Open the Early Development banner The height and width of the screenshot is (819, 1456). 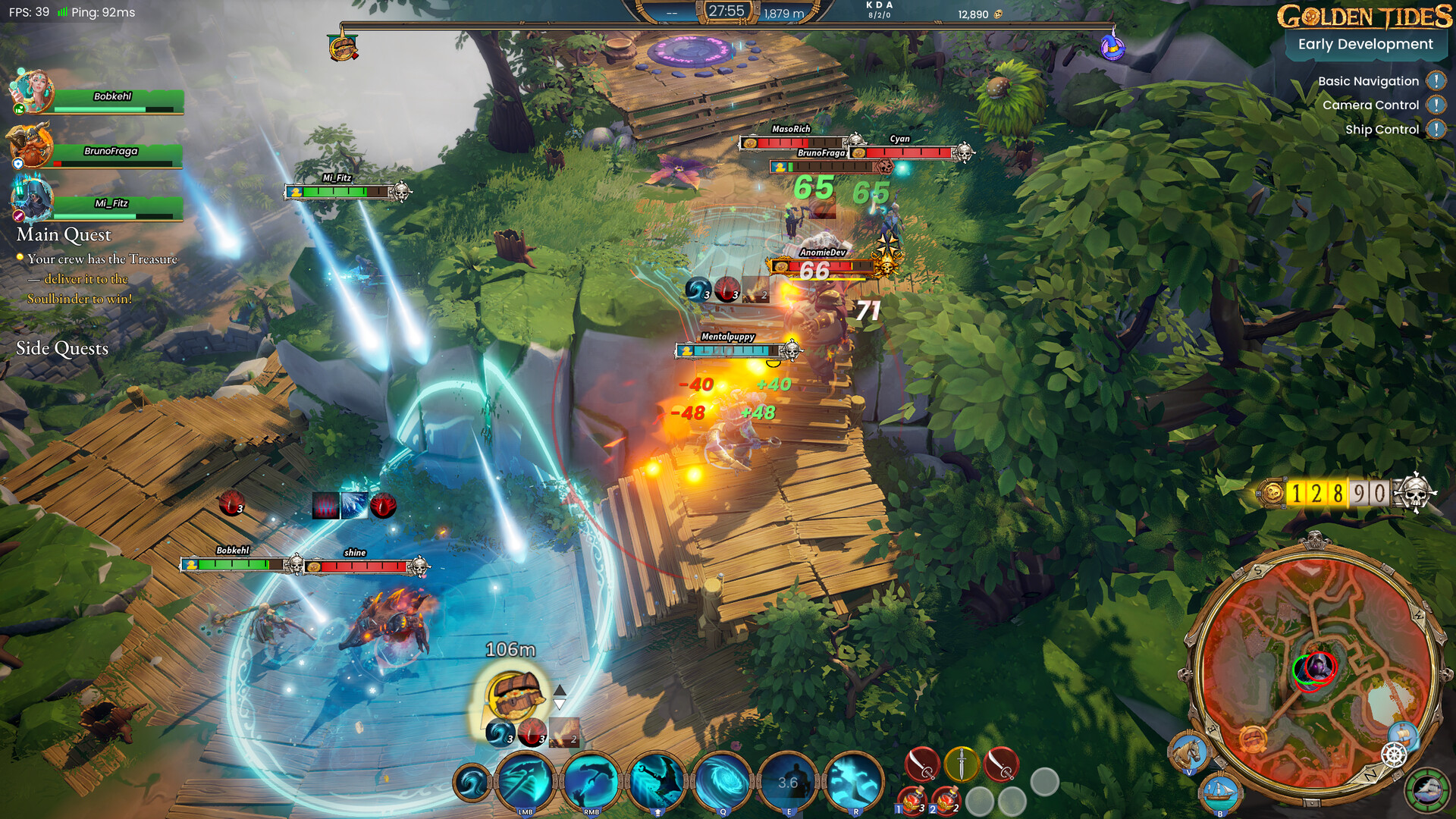click(1365, 44)
